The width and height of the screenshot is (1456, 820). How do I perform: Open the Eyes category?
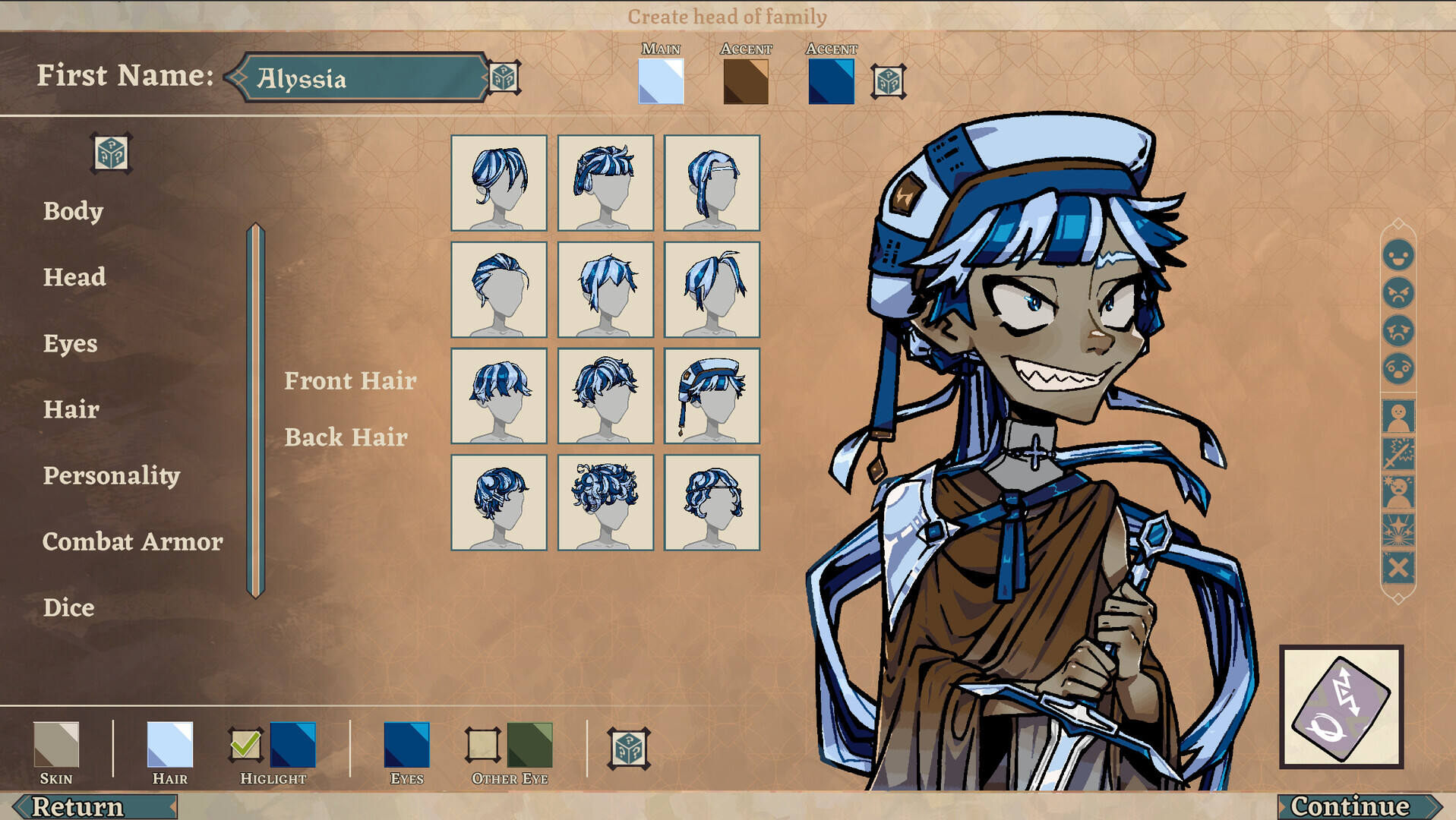[x=70, y=344]
